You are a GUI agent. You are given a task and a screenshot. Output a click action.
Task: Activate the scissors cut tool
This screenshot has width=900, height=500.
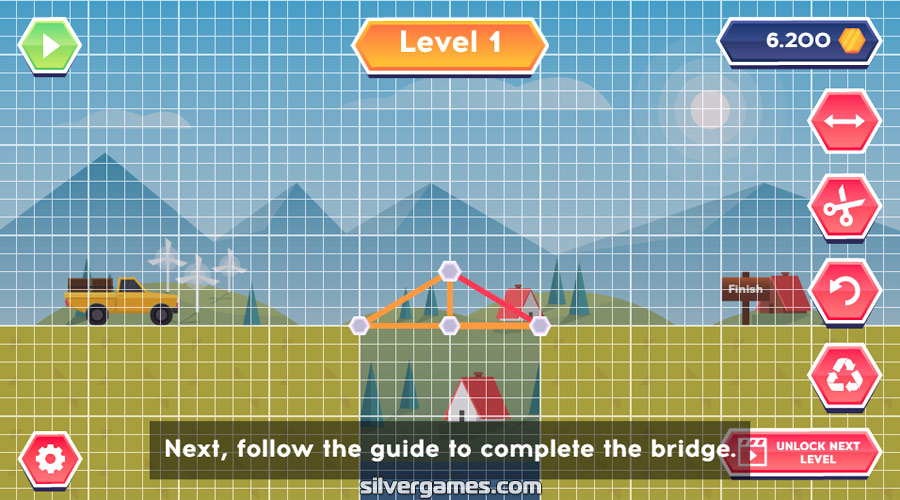click(x=844, y=208)
